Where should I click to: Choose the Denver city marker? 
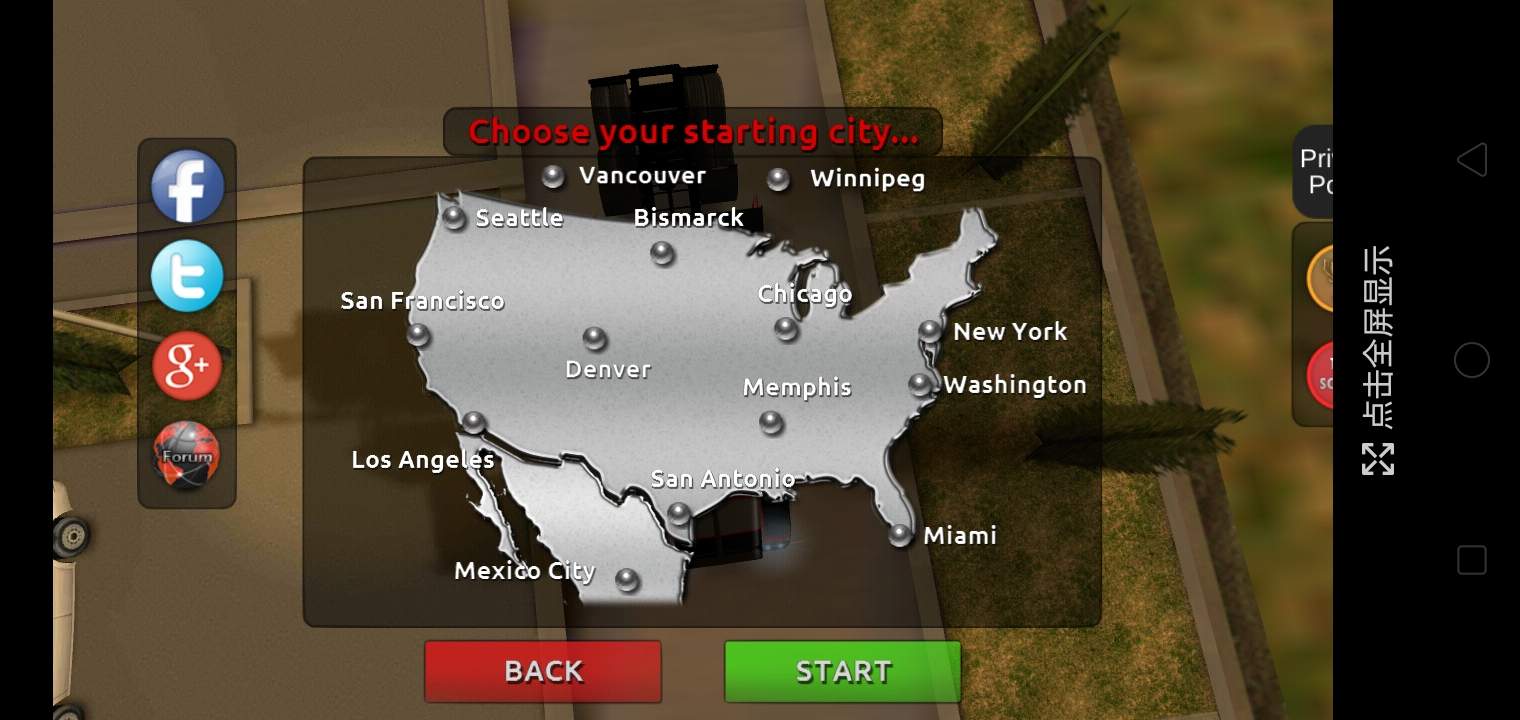pyautogui.click(x=597, y=335)
